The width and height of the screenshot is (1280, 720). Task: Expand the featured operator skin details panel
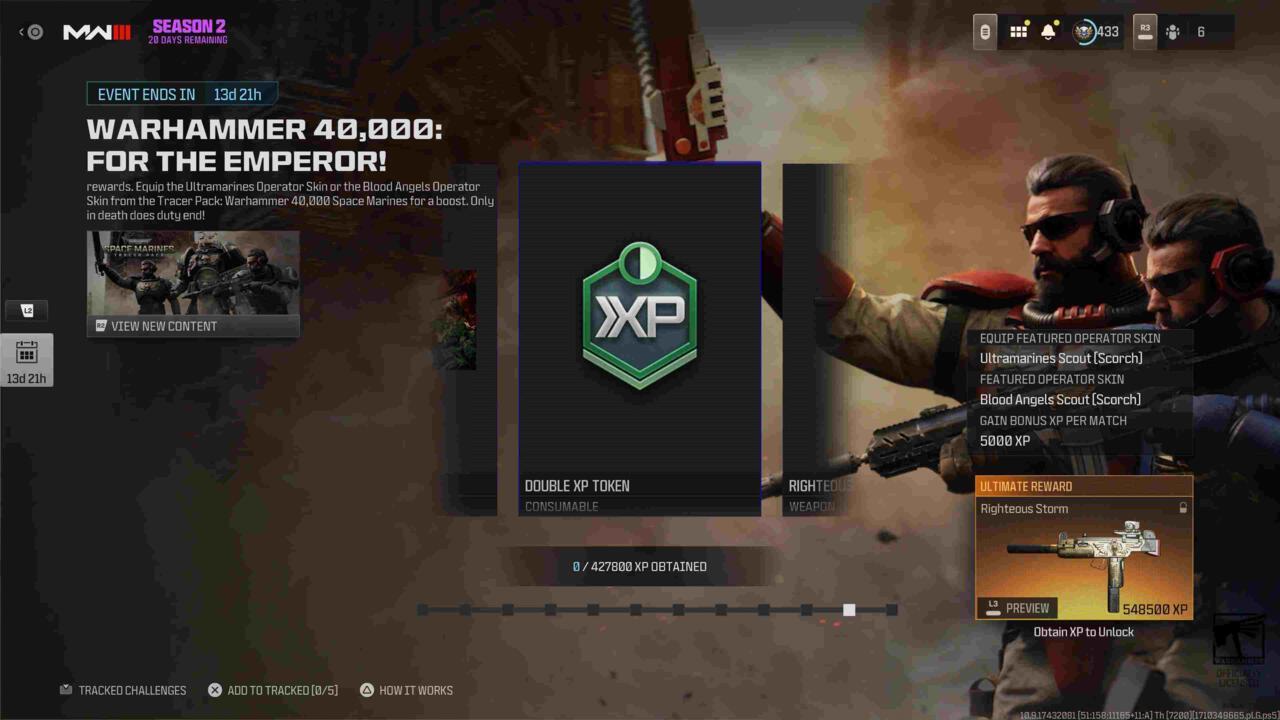(1079, 390)
